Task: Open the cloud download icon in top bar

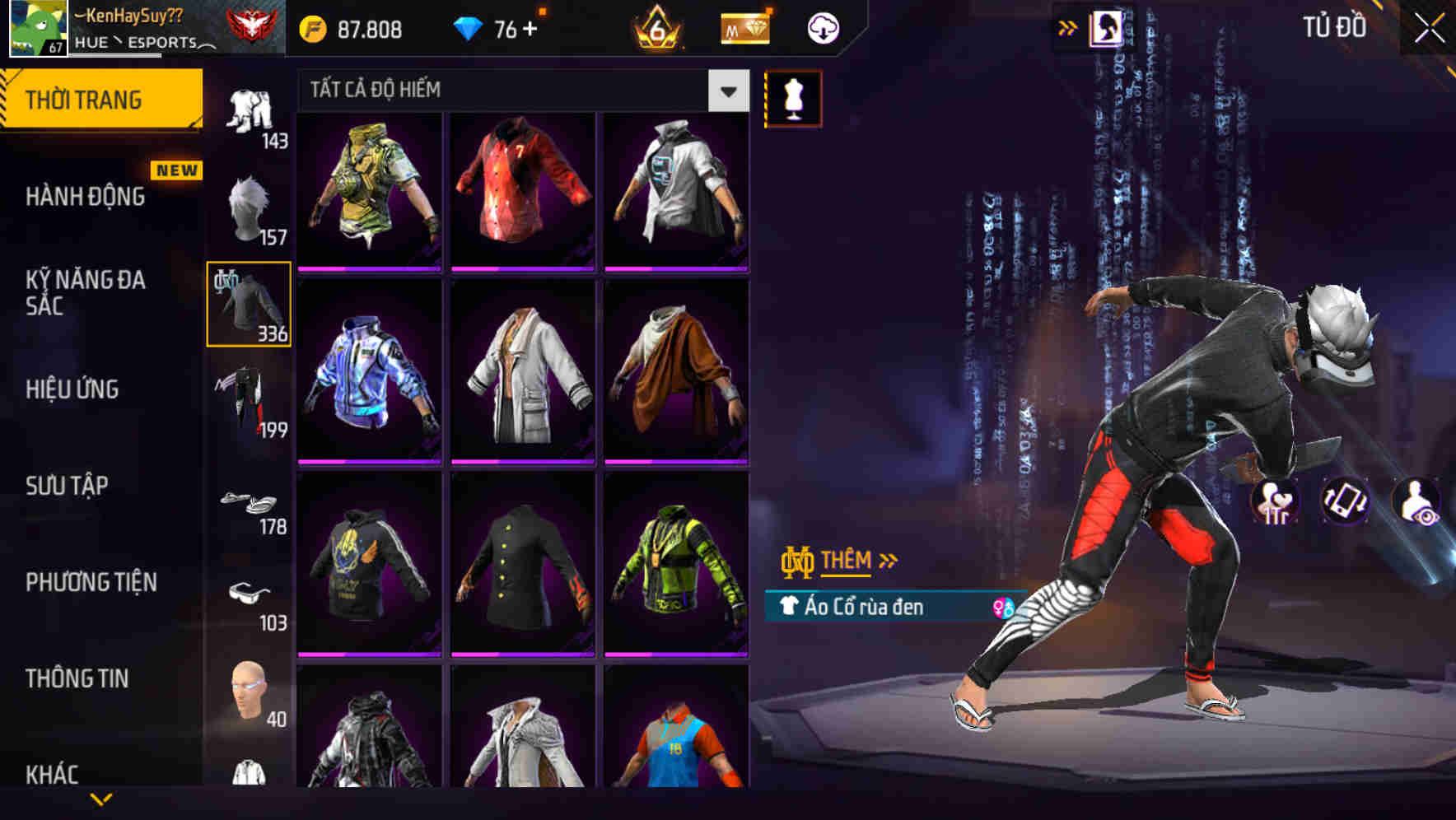Action: (x=824, y=27)
